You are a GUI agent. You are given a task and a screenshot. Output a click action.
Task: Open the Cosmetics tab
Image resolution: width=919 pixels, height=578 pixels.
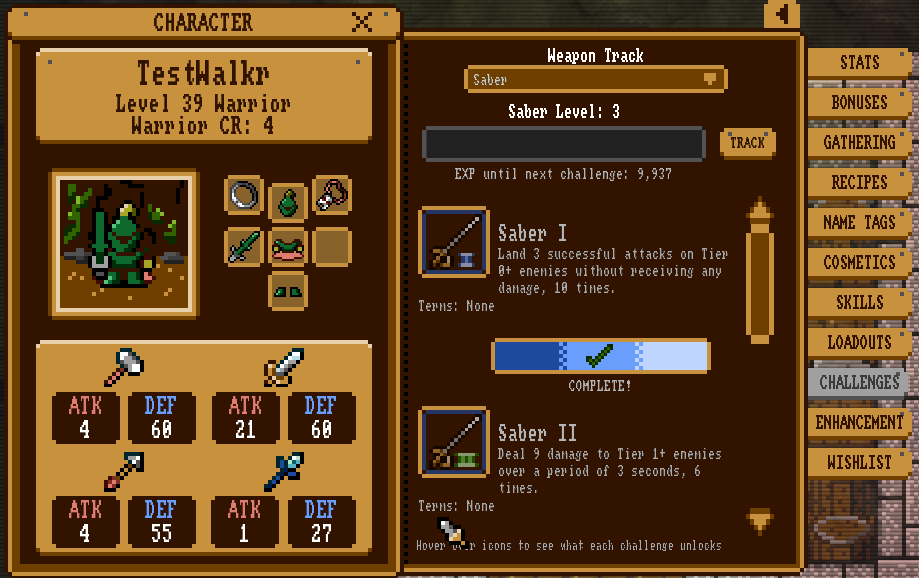859,262
